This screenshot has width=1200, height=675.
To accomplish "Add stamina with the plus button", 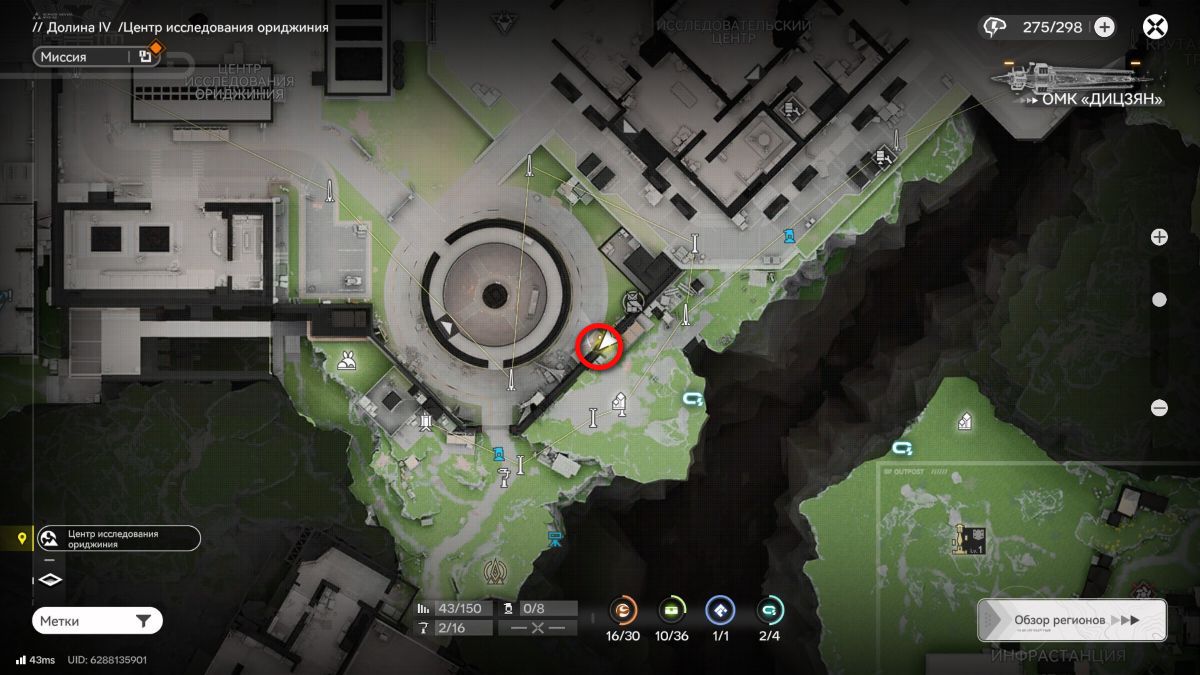I will (1104, 27).
